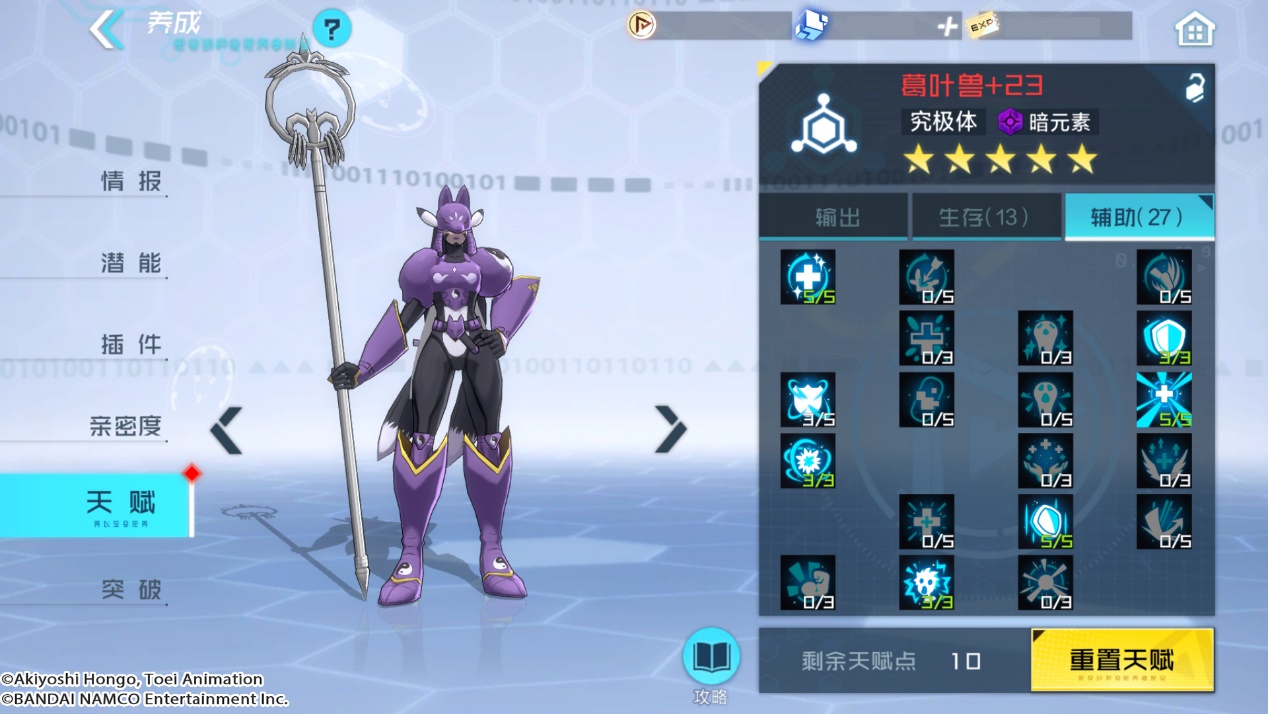Reset talents with the yellow 重置天赋 button
Image resolution: width=1268 pixels, height=714 pixels.
(1121, 660)
